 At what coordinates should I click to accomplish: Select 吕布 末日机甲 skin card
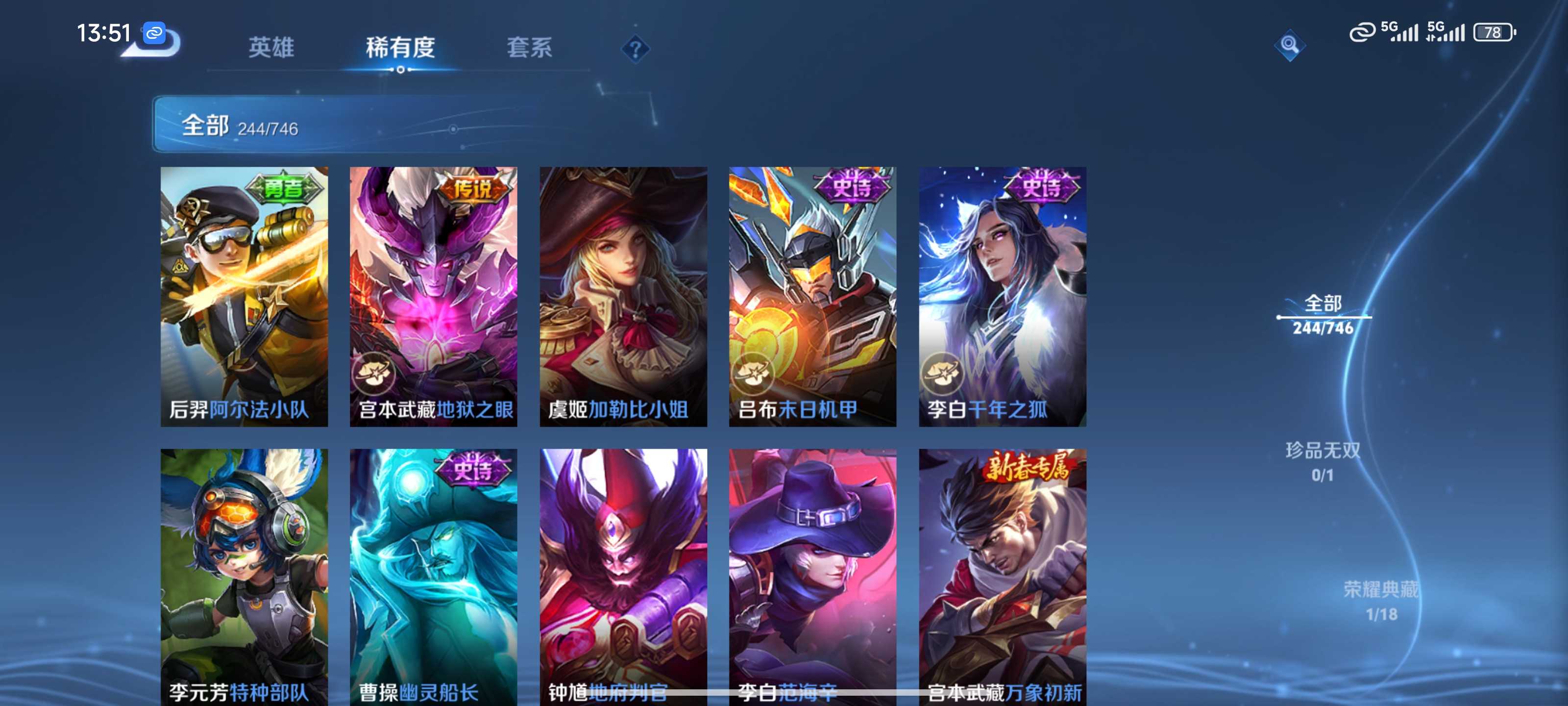click(812, 296)
